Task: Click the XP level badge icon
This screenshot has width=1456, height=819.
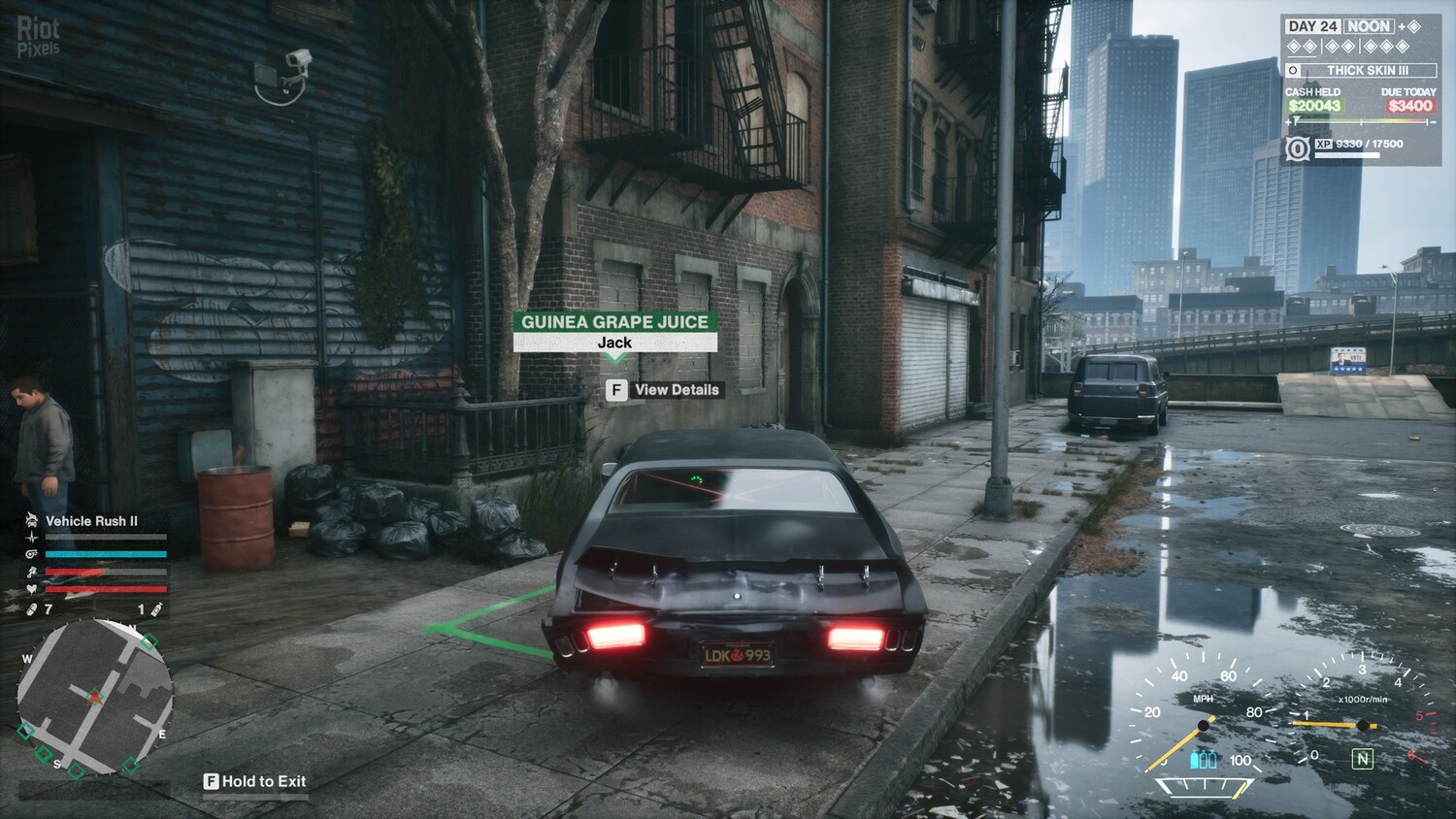Action: (1297, 148)
